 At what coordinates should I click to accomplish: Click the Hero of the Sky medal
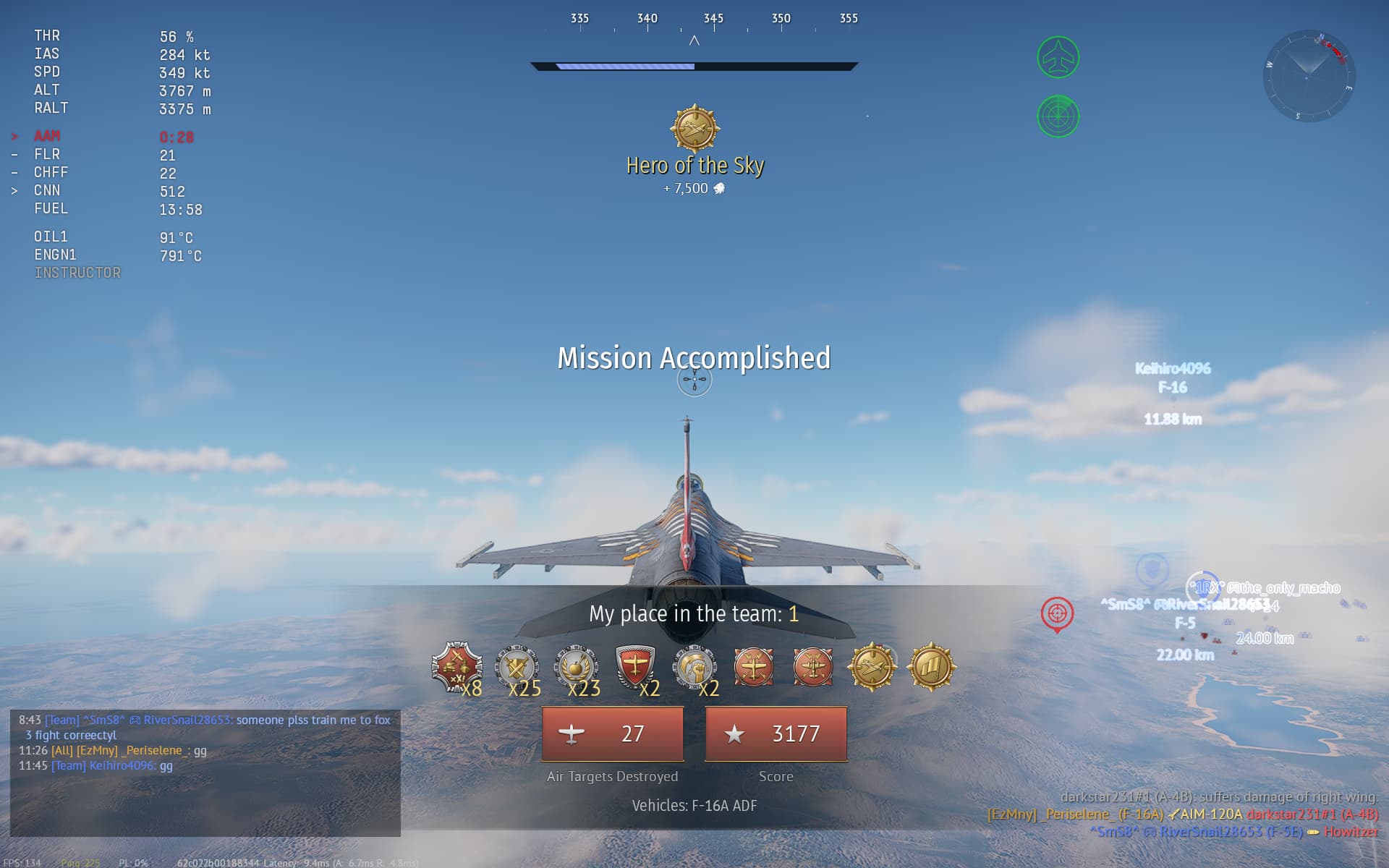click(x=694, y=129)
